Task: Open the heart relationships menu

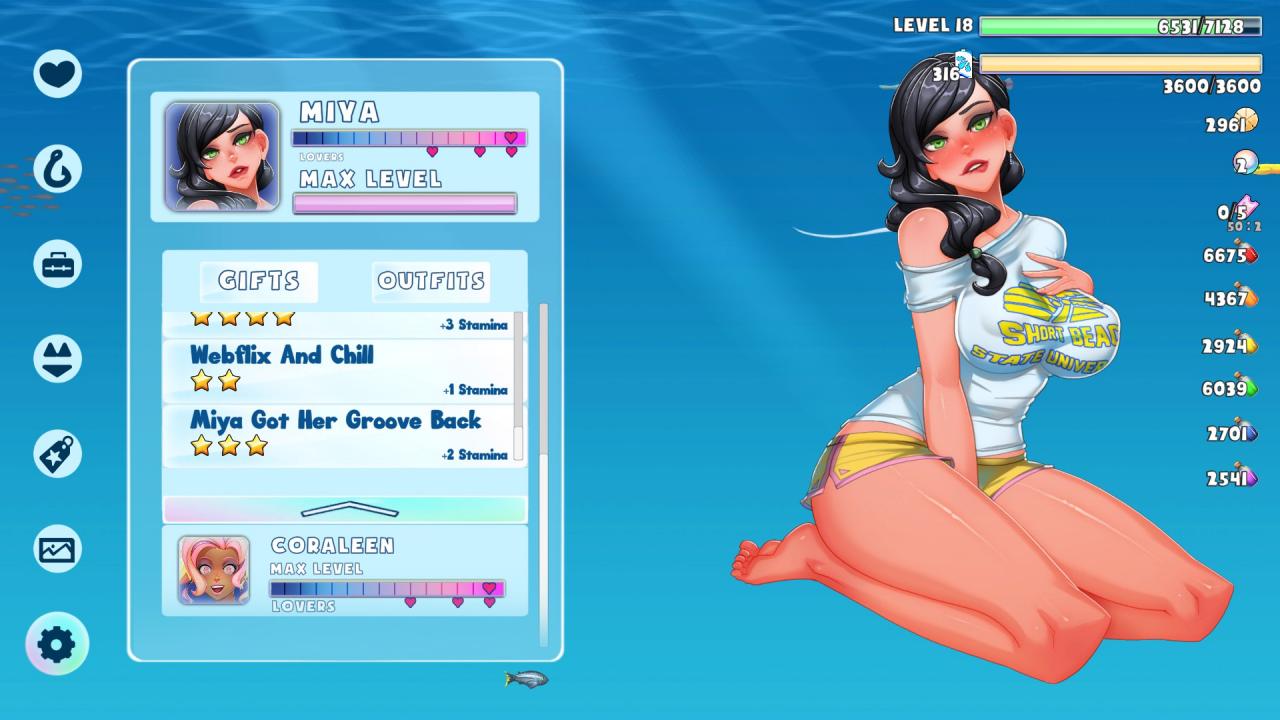Action: [x=57, y=74]
